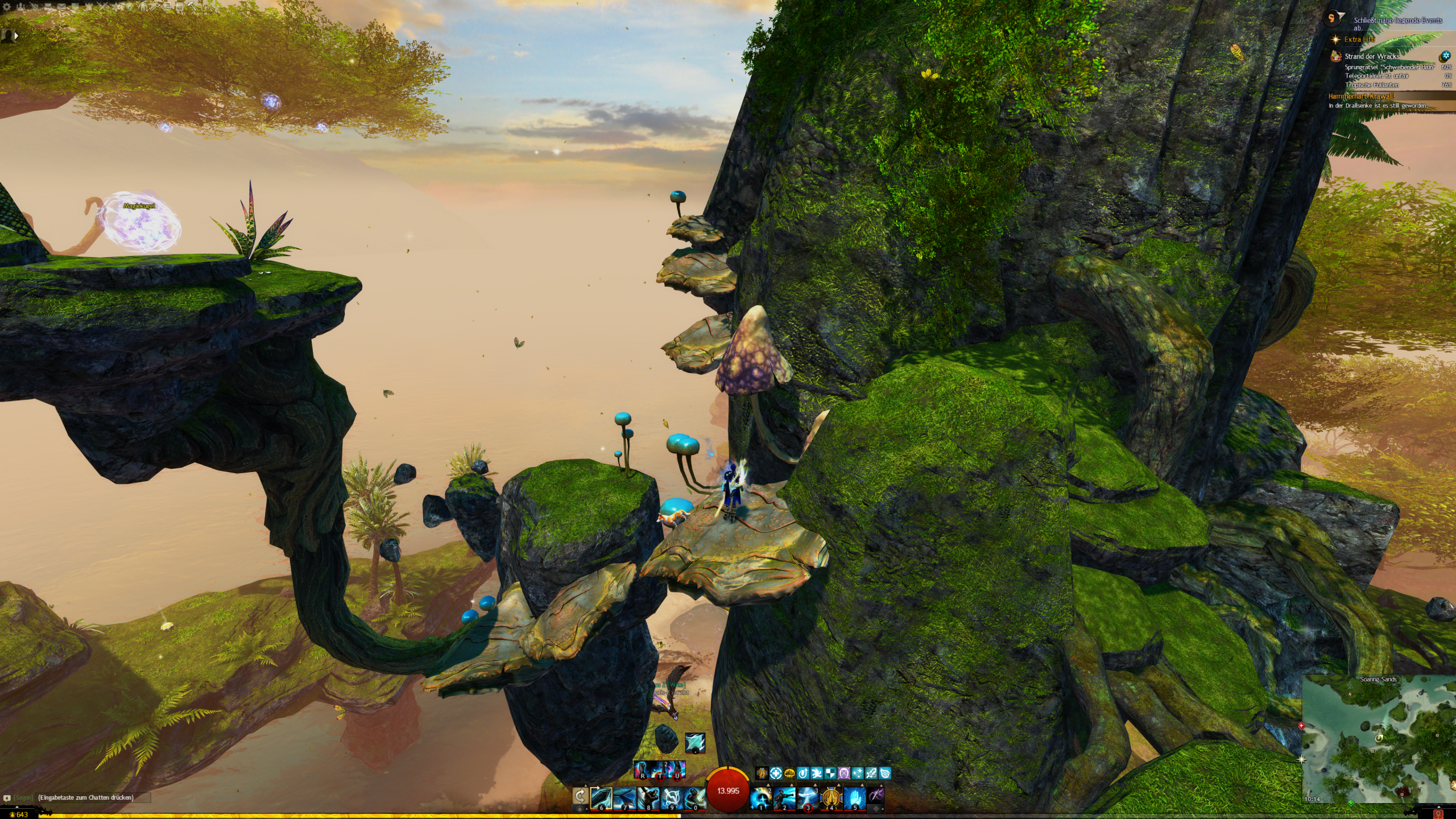Image resolution: width=1456 pixels, height=819 pixels.
Task: Open the gear-shaped game menu icon
Action: pos(7,7)
